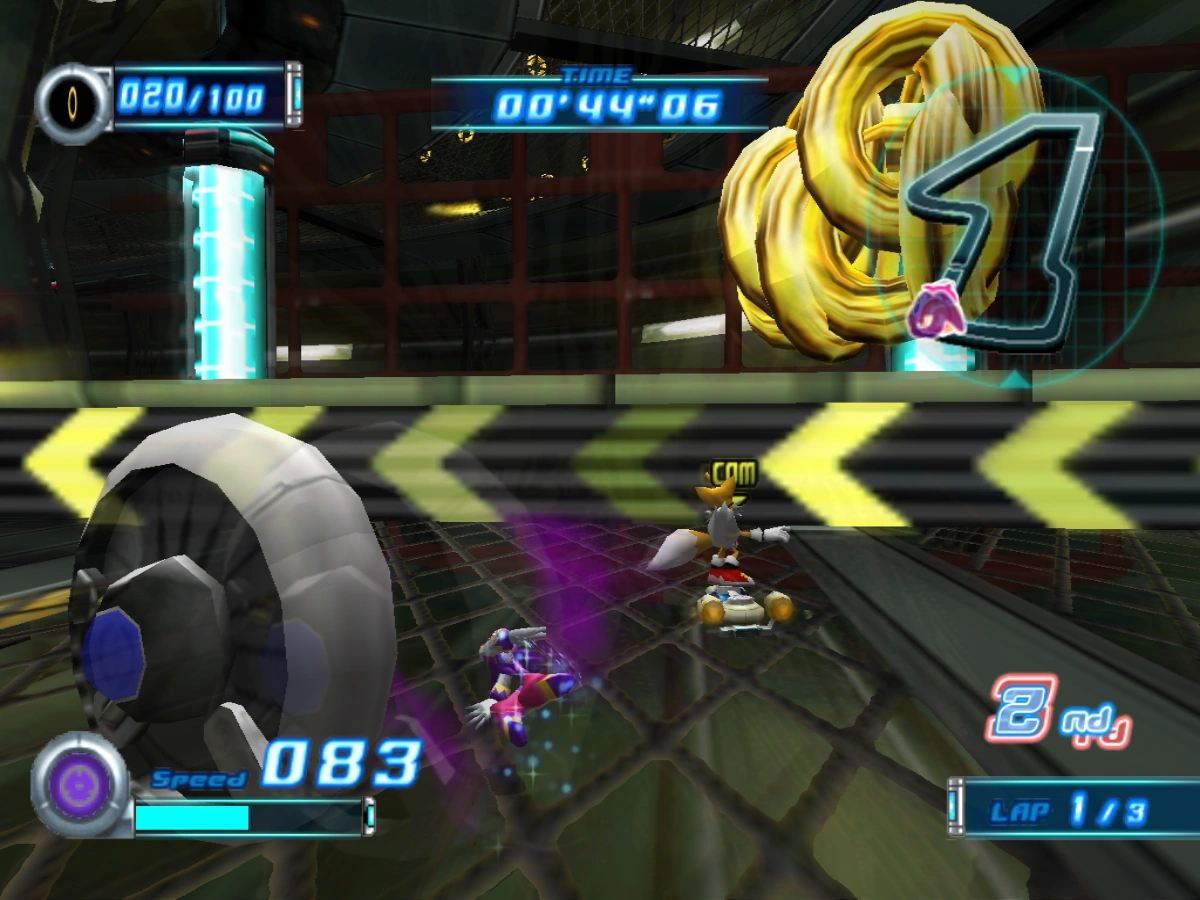
Task: Select the purple player marker on the minimap
Action: (936, 309)
